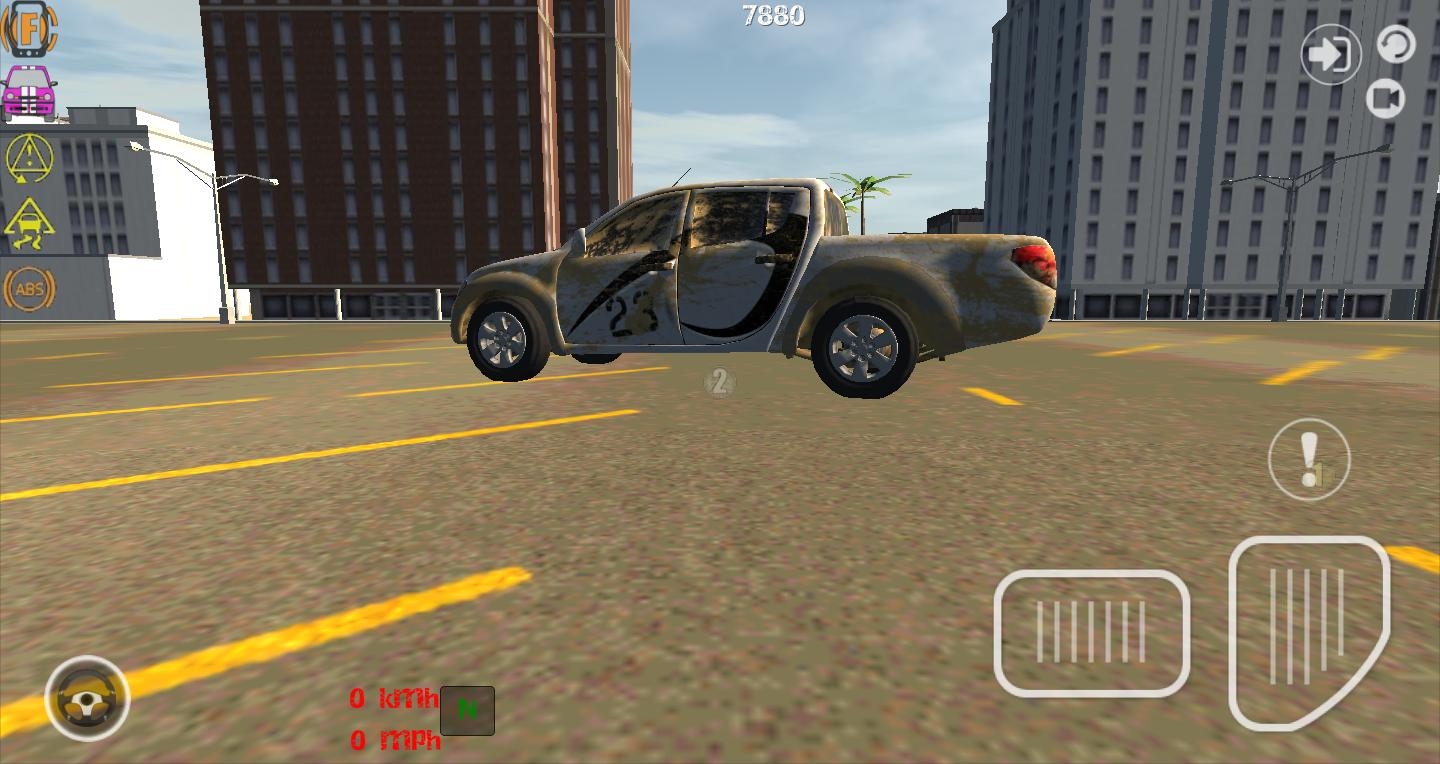The width and height of the screenshot is (1440, 764).
Task: Tap the gas pedal to adjust throttle
Action: click(x=1310, y=632)
